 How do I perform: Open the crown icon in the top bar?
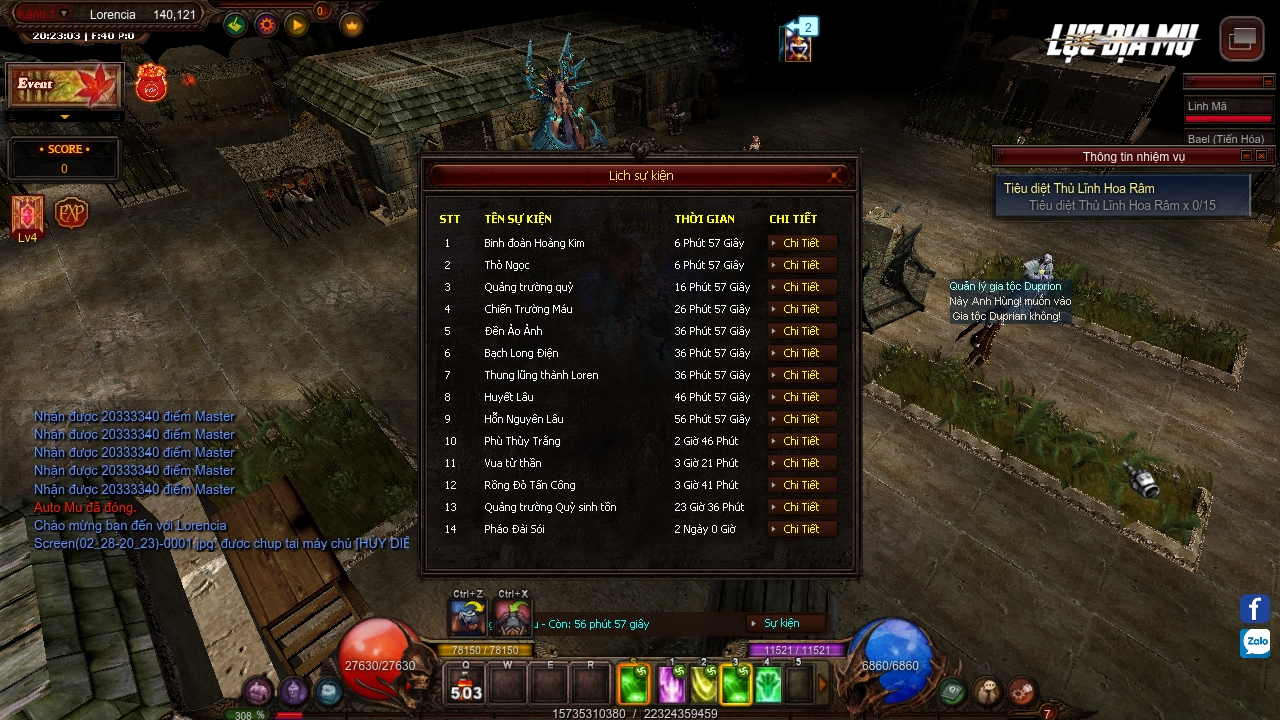[x=352, y=25]
